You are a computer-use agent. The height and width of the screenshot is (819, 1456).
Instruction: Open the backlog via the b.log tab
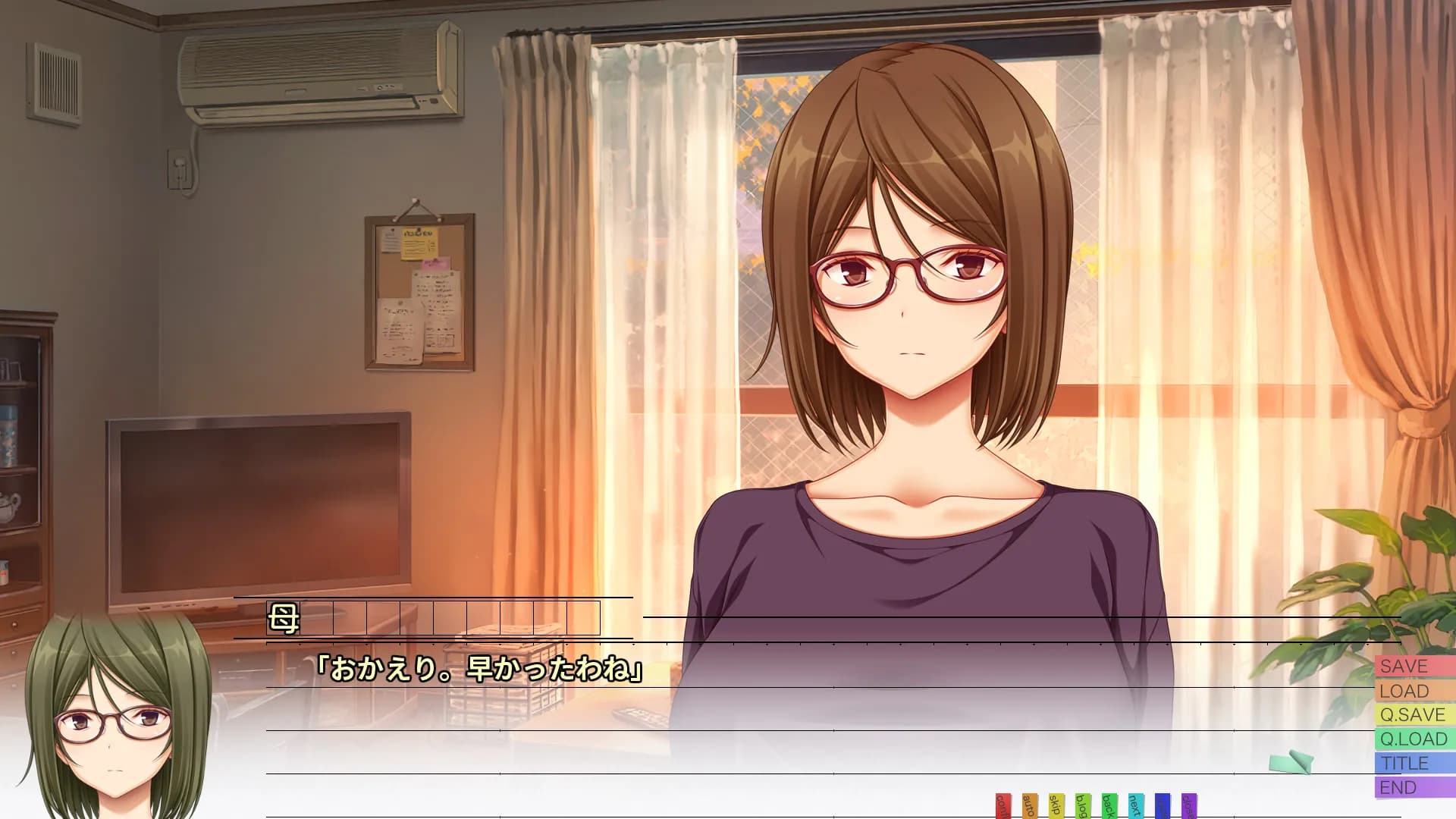click(1082, 804)
